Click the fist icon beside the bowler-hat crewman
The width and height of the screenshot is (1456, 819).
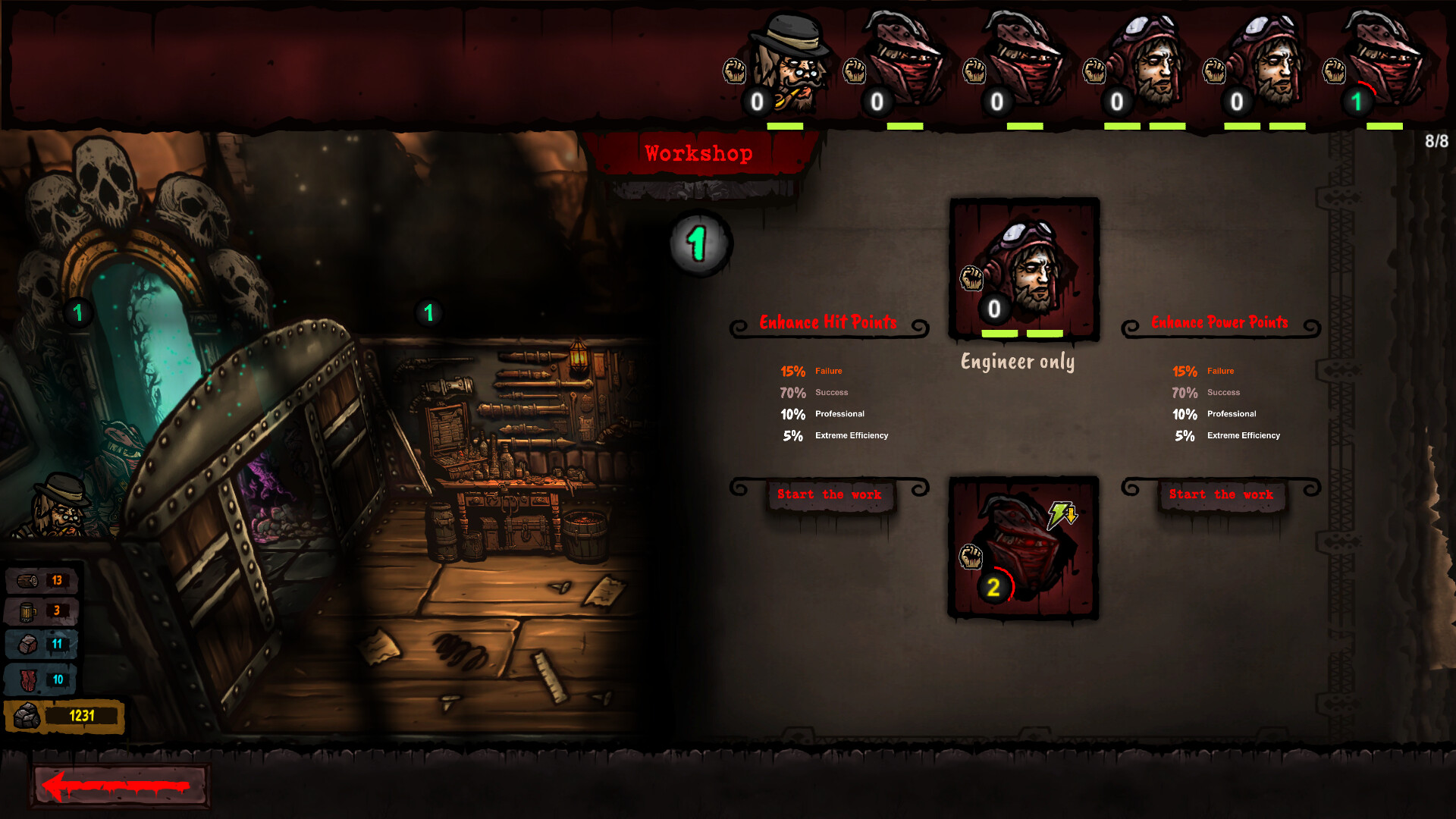(733, 70)
